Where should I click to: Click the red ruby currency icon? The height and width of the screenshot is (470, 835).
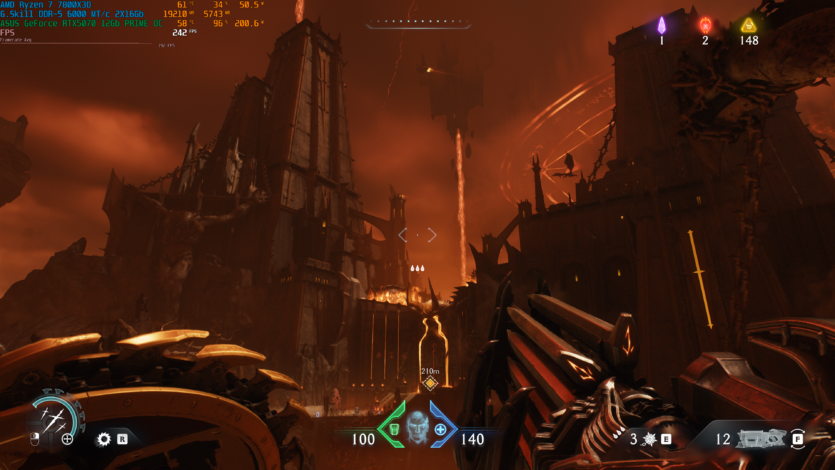tap(705, 24)
